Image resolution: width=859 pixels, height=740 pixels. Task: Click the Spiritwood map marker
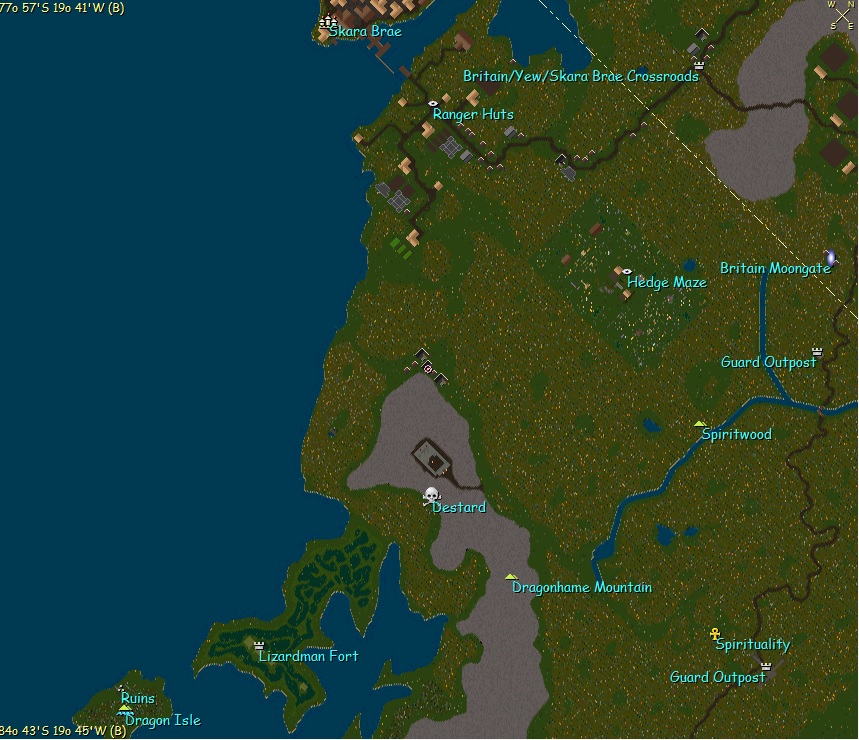(x=700, y=423)
